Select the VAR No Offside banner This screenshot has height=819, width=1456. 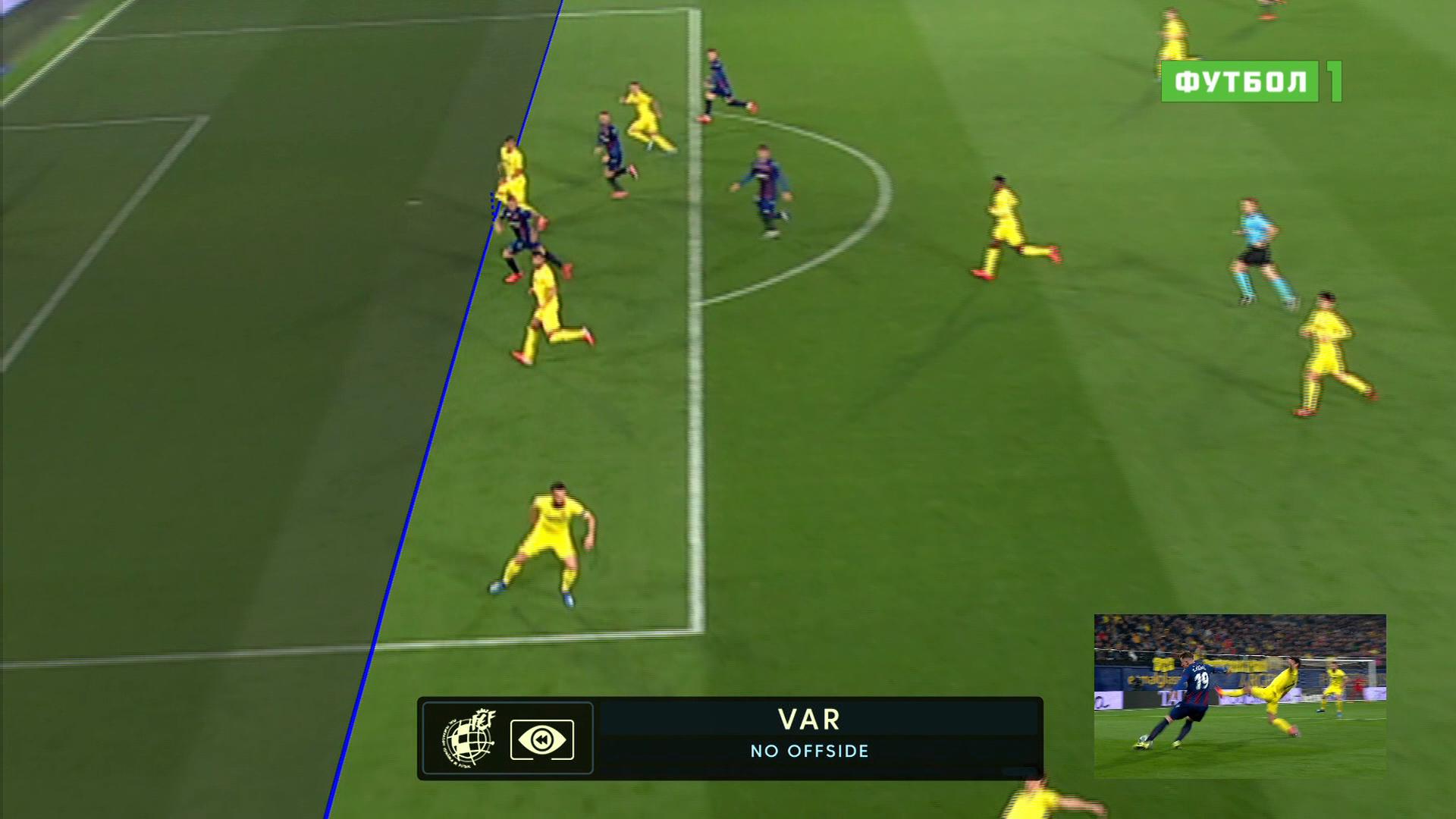coord(809,734)
